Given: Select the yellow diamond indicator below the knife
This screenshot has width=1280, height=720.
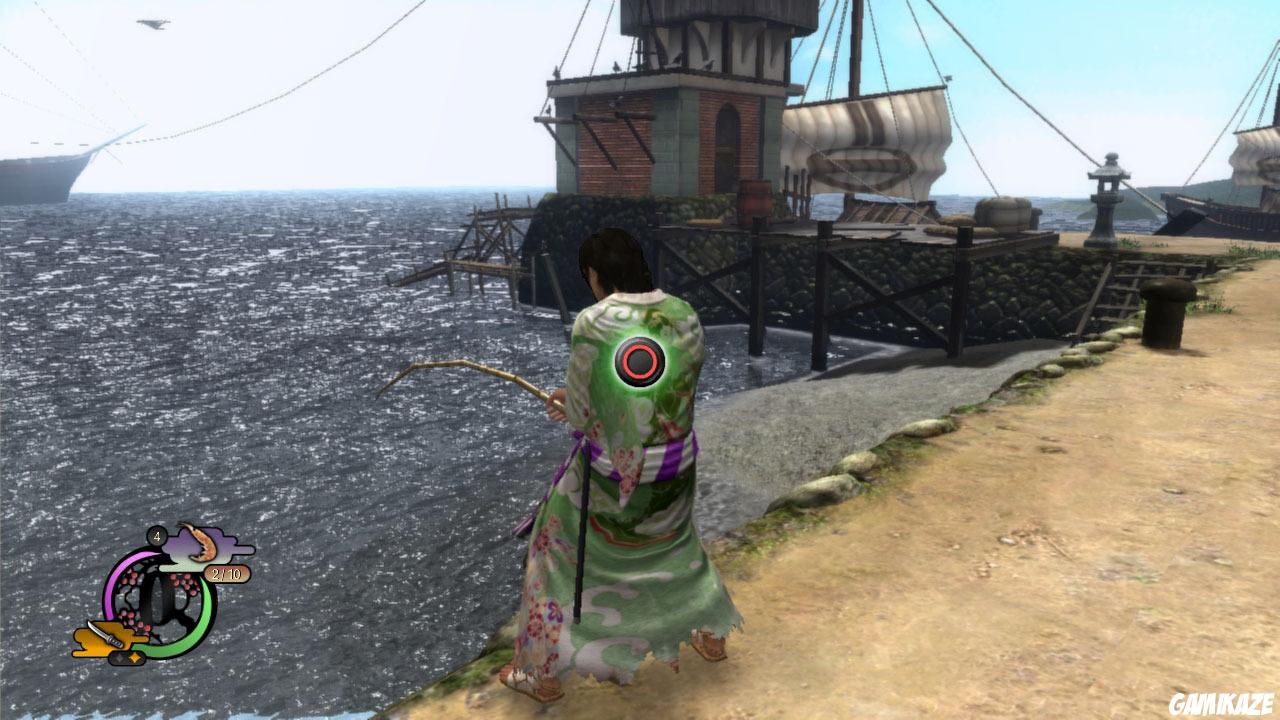Looking at the screenshot, I should coord(136,659).
